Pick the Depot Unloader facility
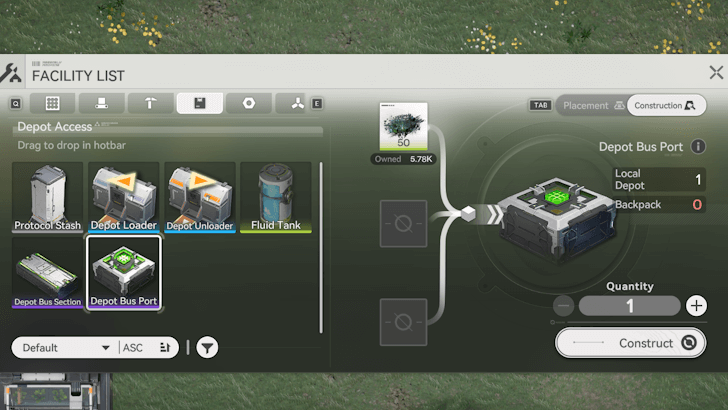The width and height of the screenshot is (728, 410). point(200,197)
